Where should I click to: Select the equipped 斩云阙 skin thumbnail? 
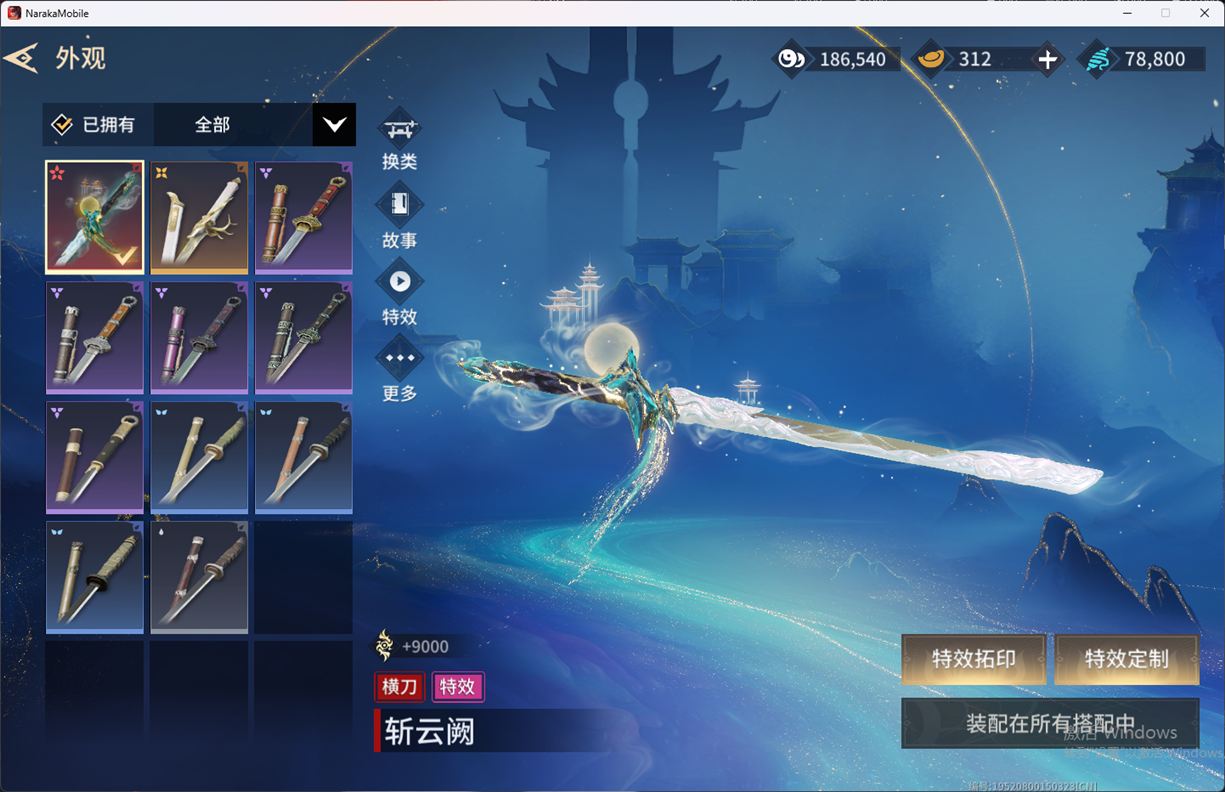pos(95,216)
